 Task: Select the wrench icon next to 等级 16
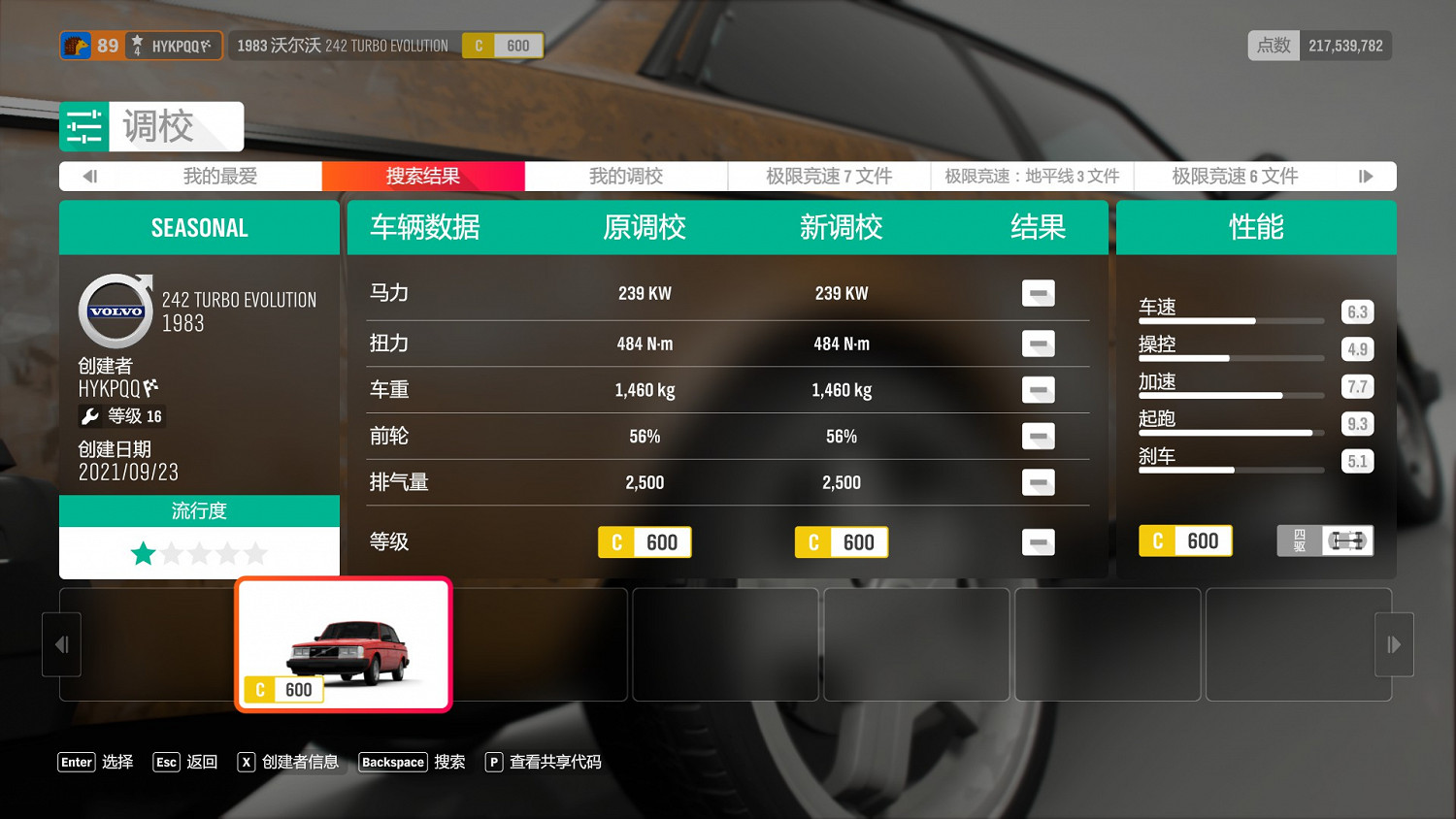pos(92,415)
